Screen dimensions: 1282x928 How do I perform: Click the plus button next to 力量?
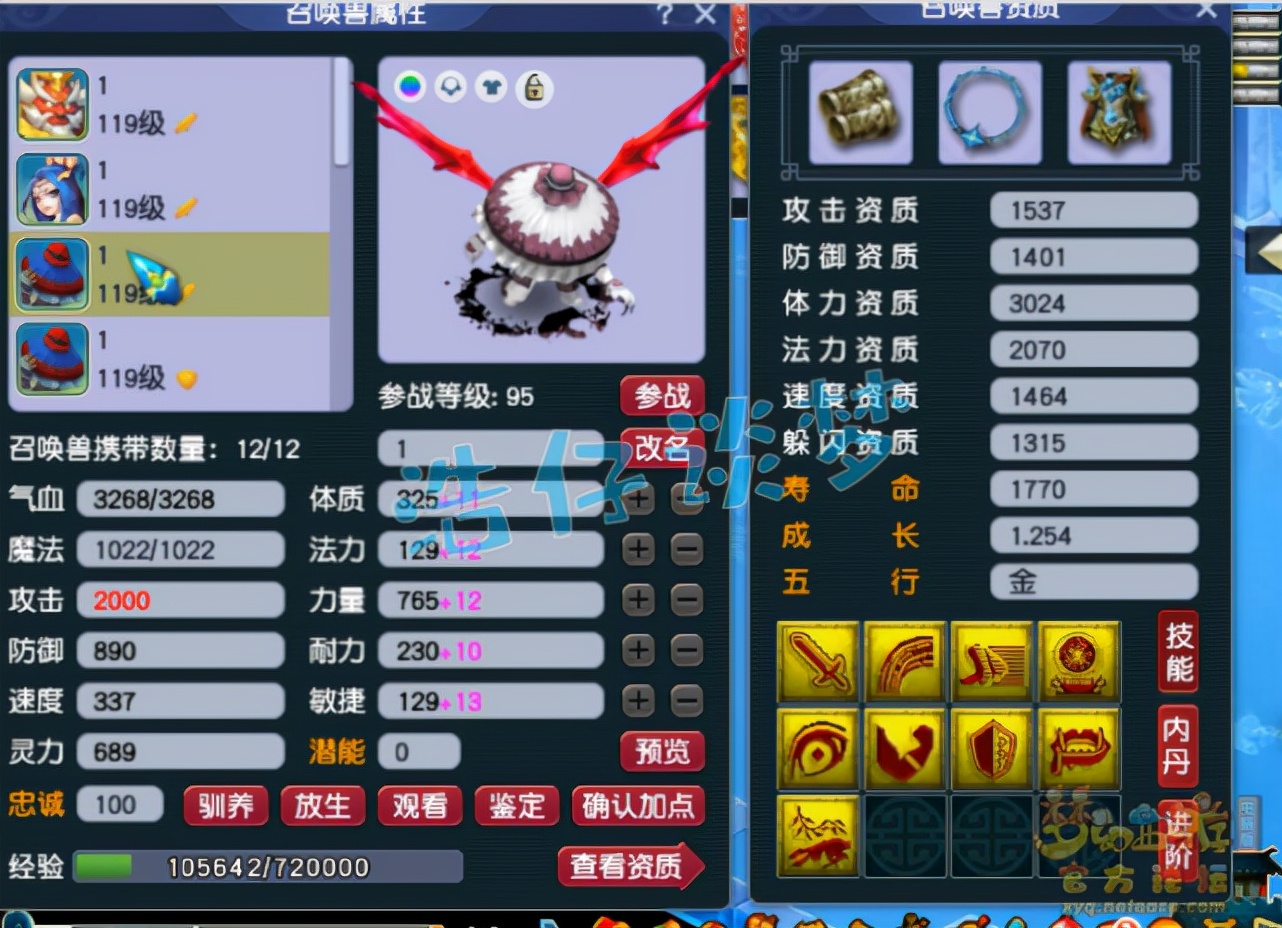(x=638, y=600)
